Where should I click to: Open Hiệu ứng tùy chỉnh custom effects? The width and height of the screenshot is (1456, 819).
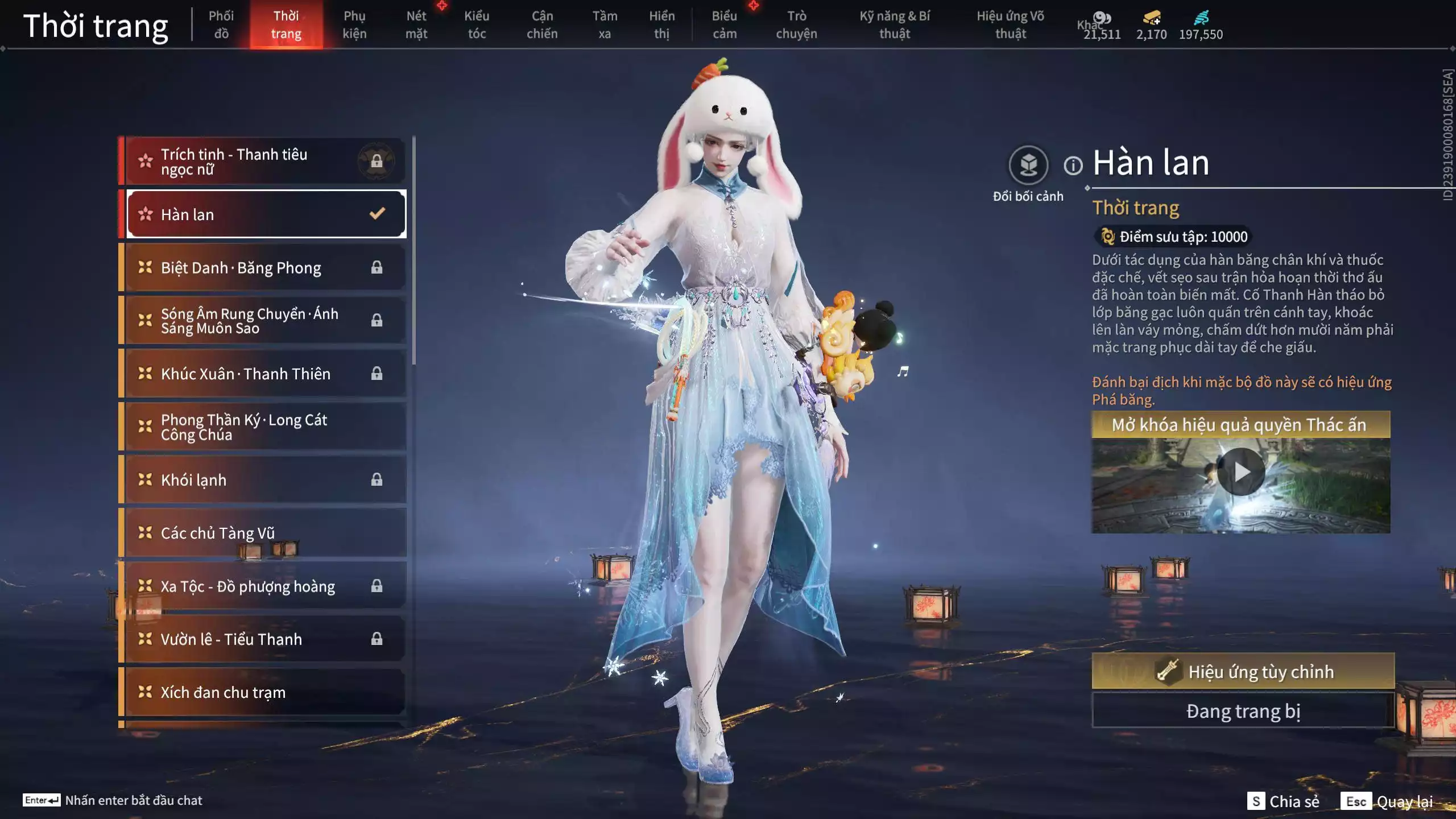click(1243, 671)
